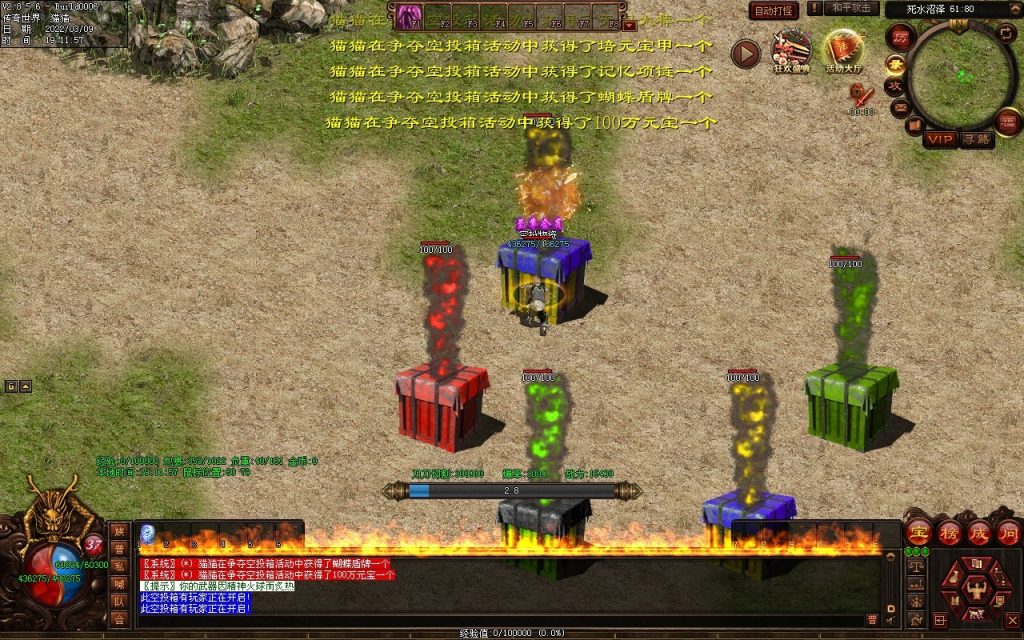Open the 问 help round button
1024x640 pixels.
[x=1008, y=532]
